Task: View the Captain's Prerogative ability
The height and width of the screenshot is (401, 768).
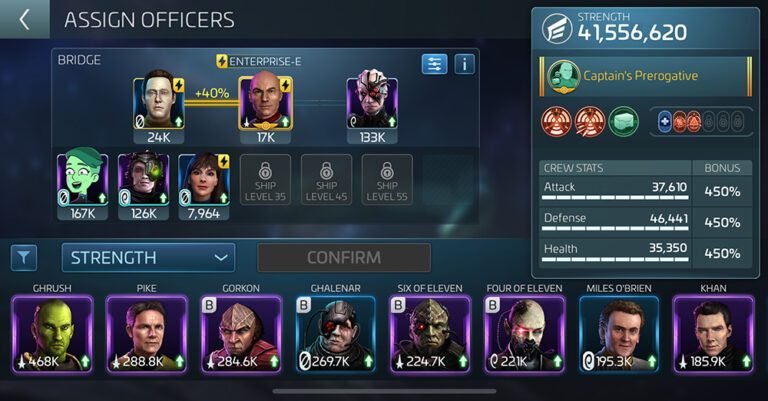Action: point(646,76)
